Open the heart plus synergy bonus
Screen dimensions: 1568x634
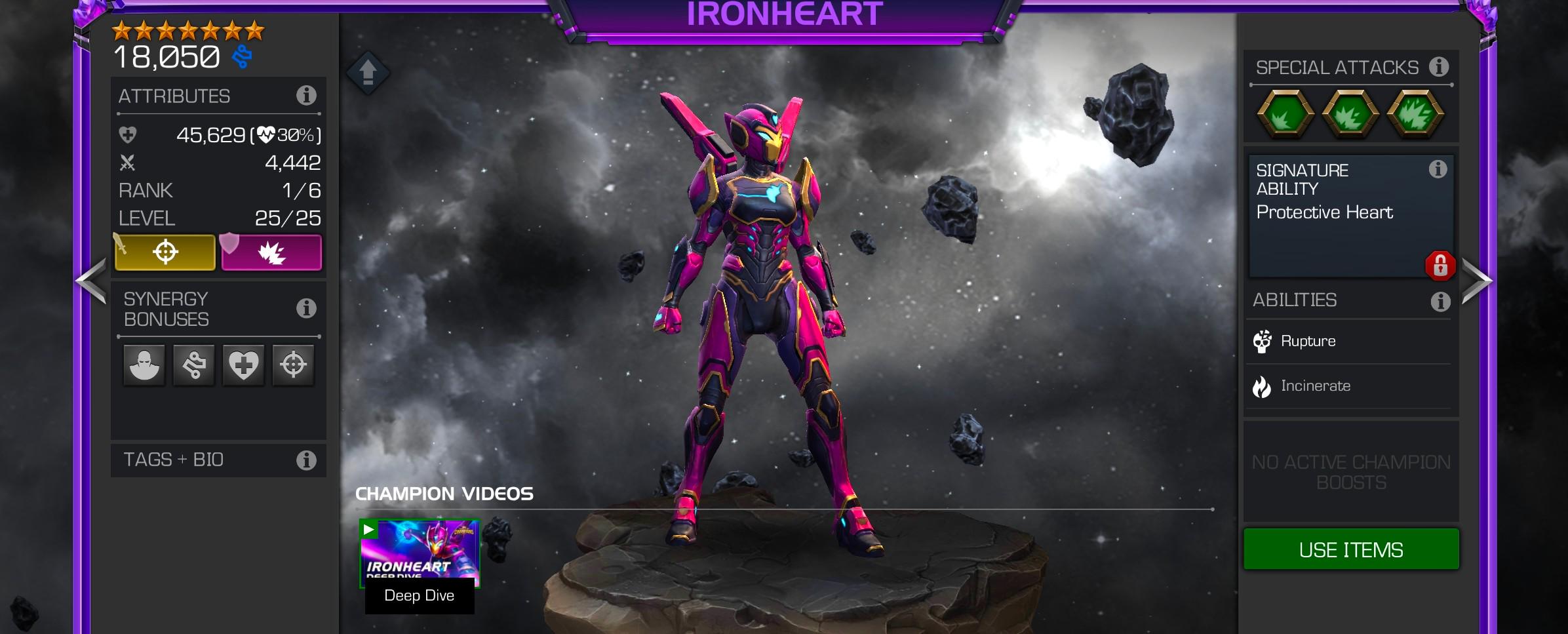click(243, 365)
